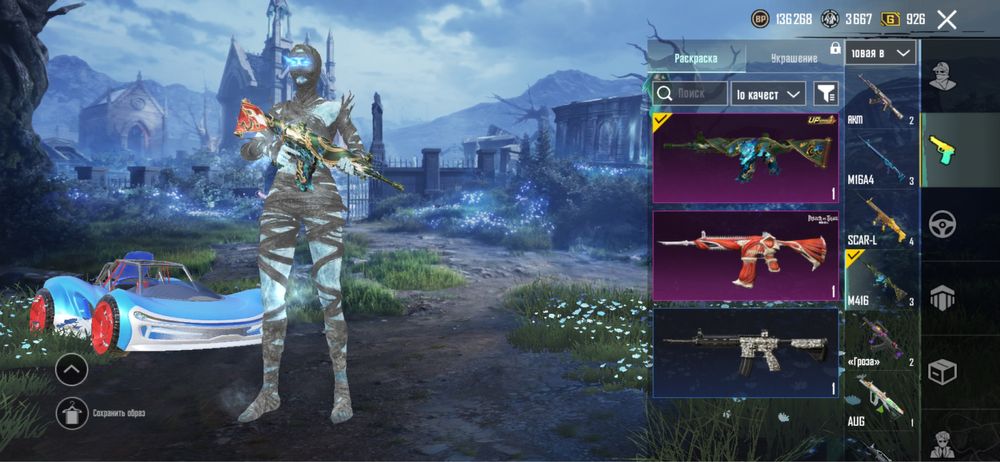
Task: Open the weapon list sort dropdown
Action: point(880,53)
